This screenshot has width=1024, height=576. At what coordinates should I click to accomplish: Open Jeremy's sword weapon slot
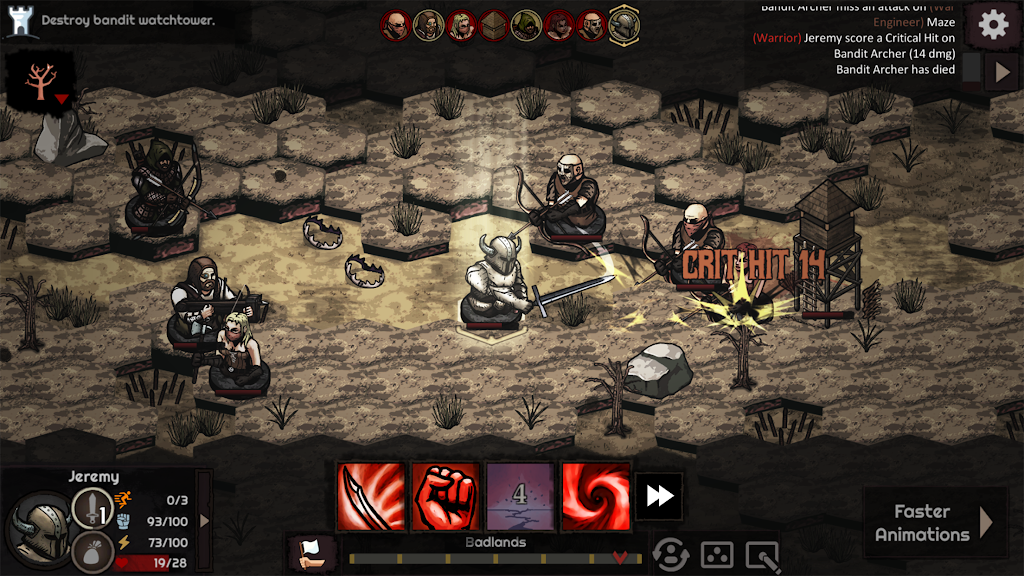91,507
